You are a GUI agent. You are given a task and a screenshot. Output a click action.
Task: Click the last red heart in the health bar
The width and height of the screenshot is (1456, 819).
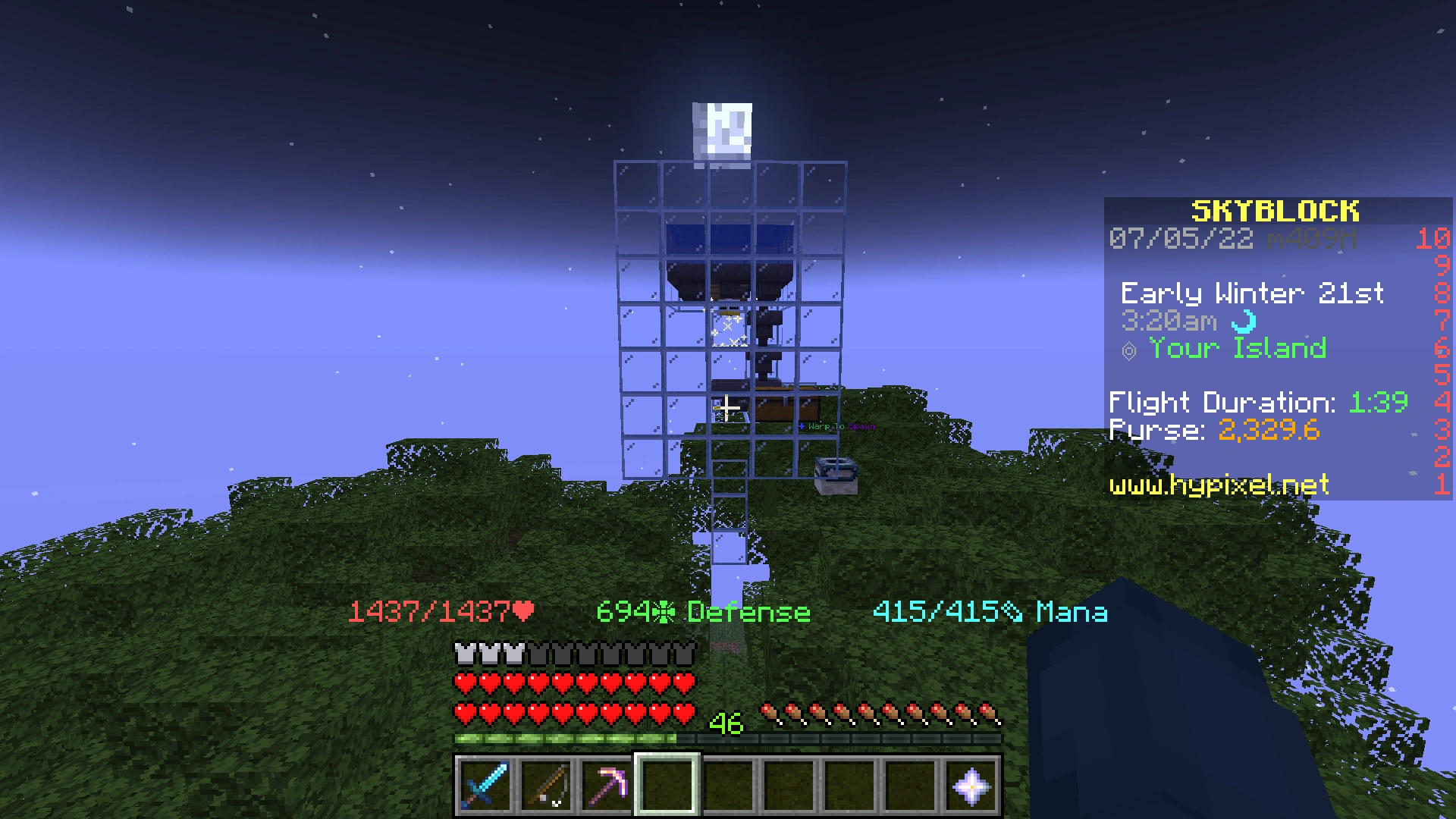click(x=683, y=712)
